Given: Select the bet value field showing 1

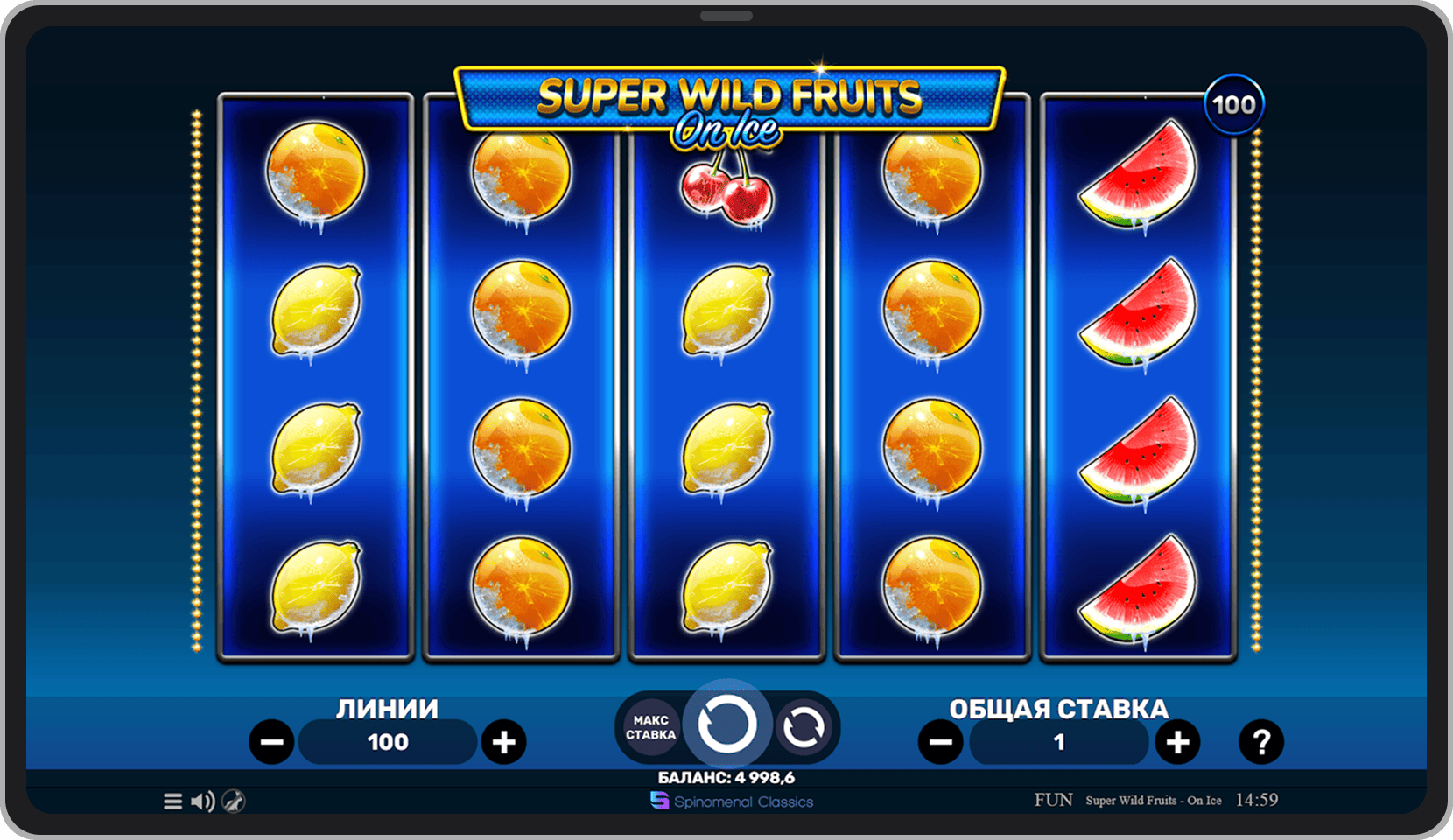Looking at the screenshot, I should point(1058,742).
